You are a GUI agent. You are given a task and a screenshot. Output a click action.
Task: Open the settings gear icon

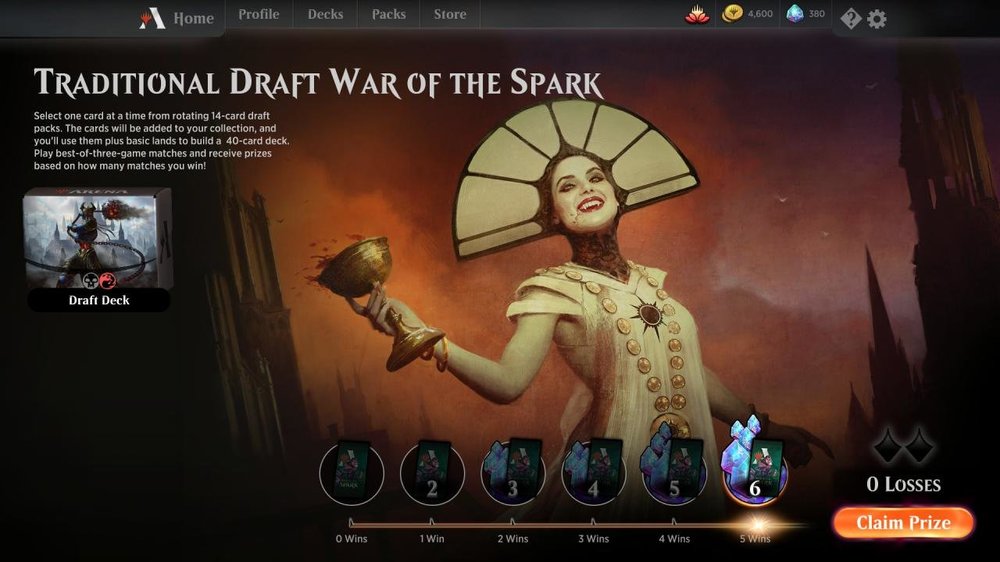click(x=877, y=18)
